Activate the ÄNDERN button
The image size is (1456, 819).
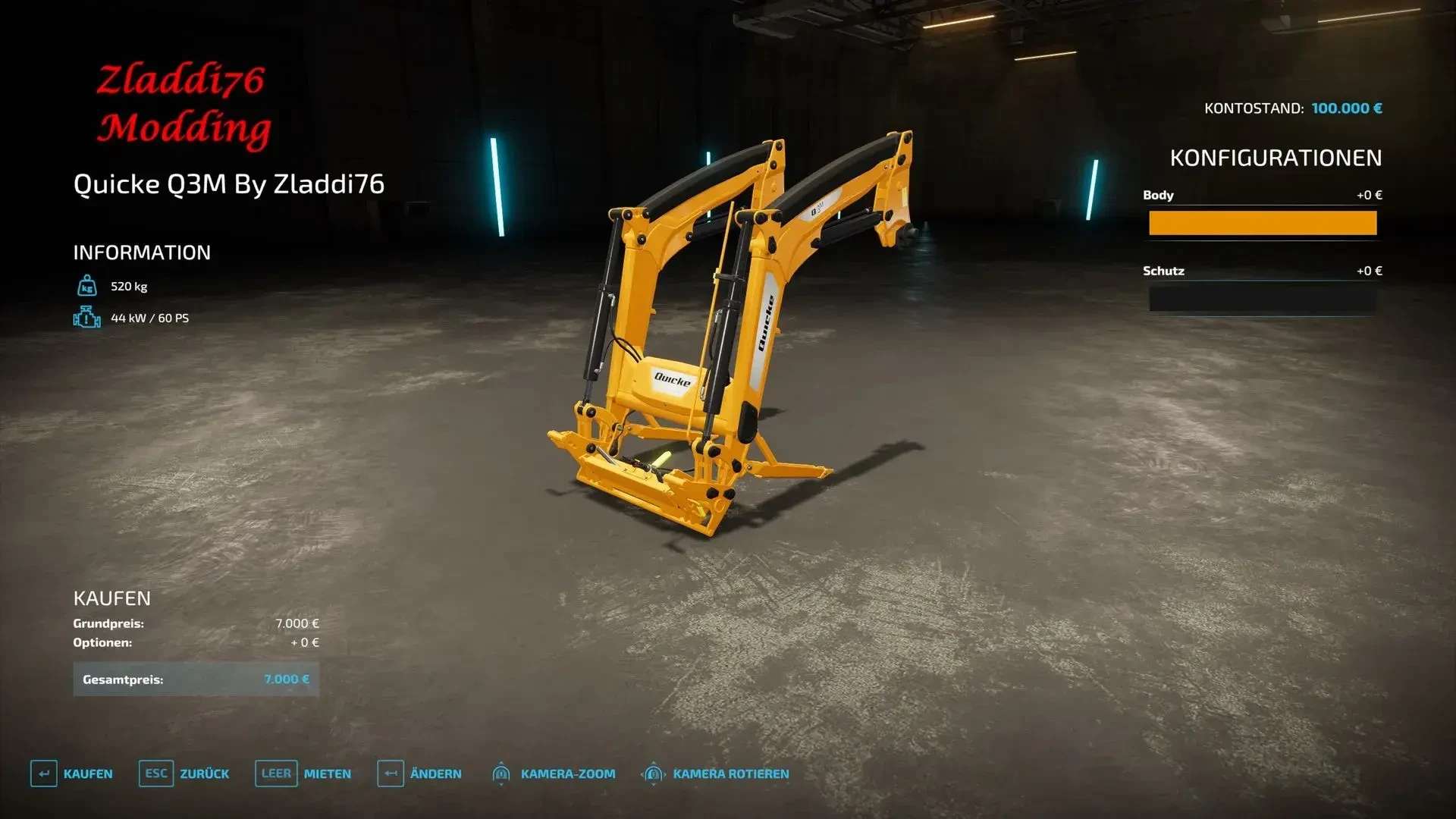pyautogui.click(x=419, y=773)
